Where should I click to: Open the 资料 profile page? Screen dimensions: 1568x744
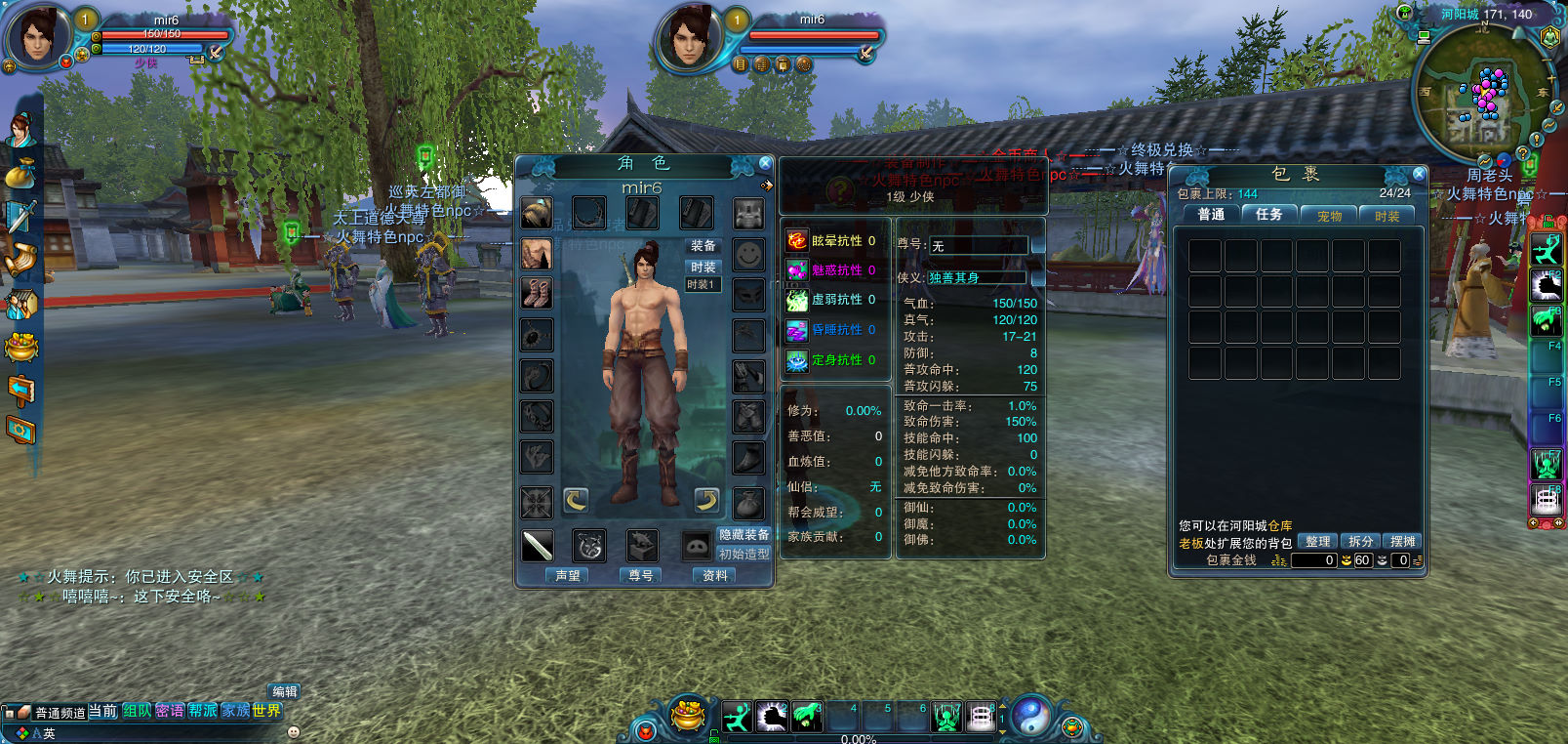point(715,576)
